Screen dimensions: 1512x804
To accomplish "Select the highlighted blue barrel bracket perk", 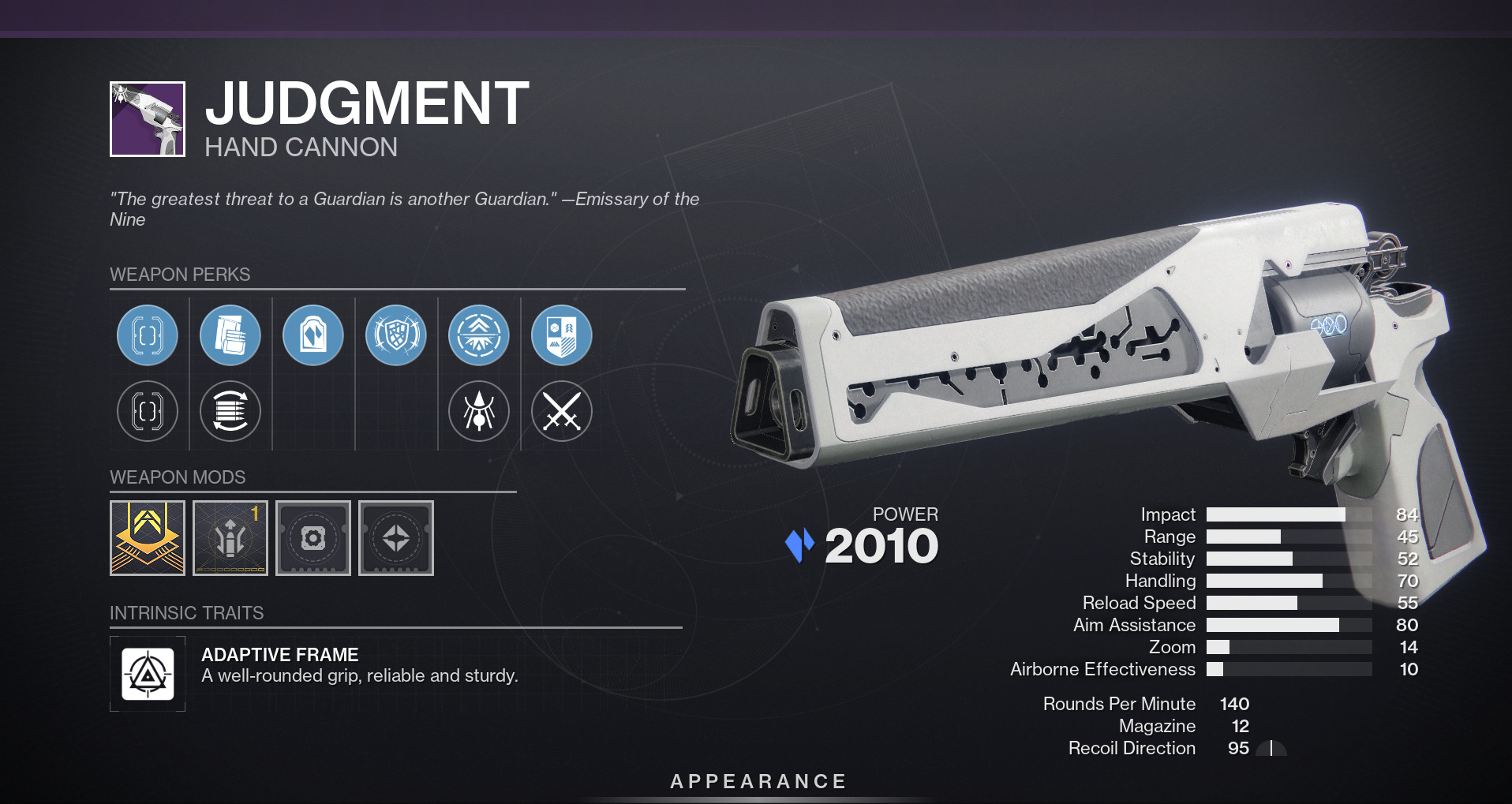I will tap(148, 335).
